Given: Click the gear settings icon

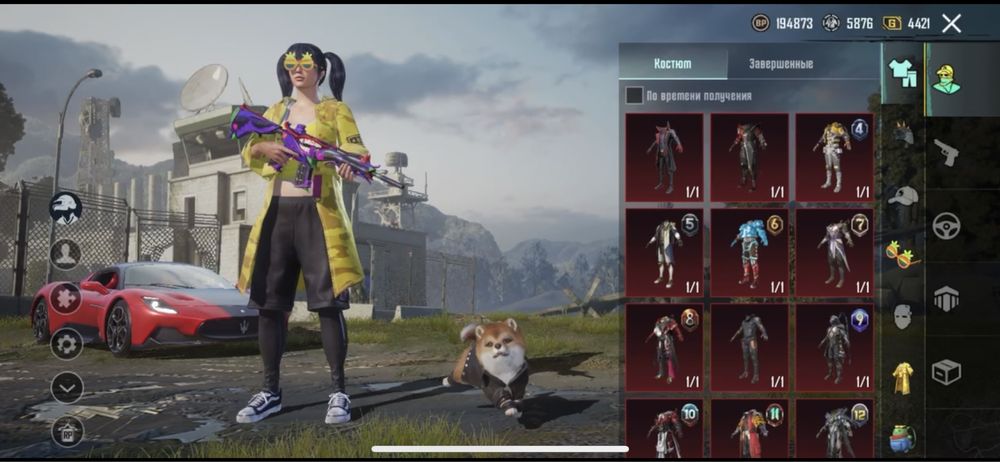Looking at the screenshot, I should coord(67,344).
